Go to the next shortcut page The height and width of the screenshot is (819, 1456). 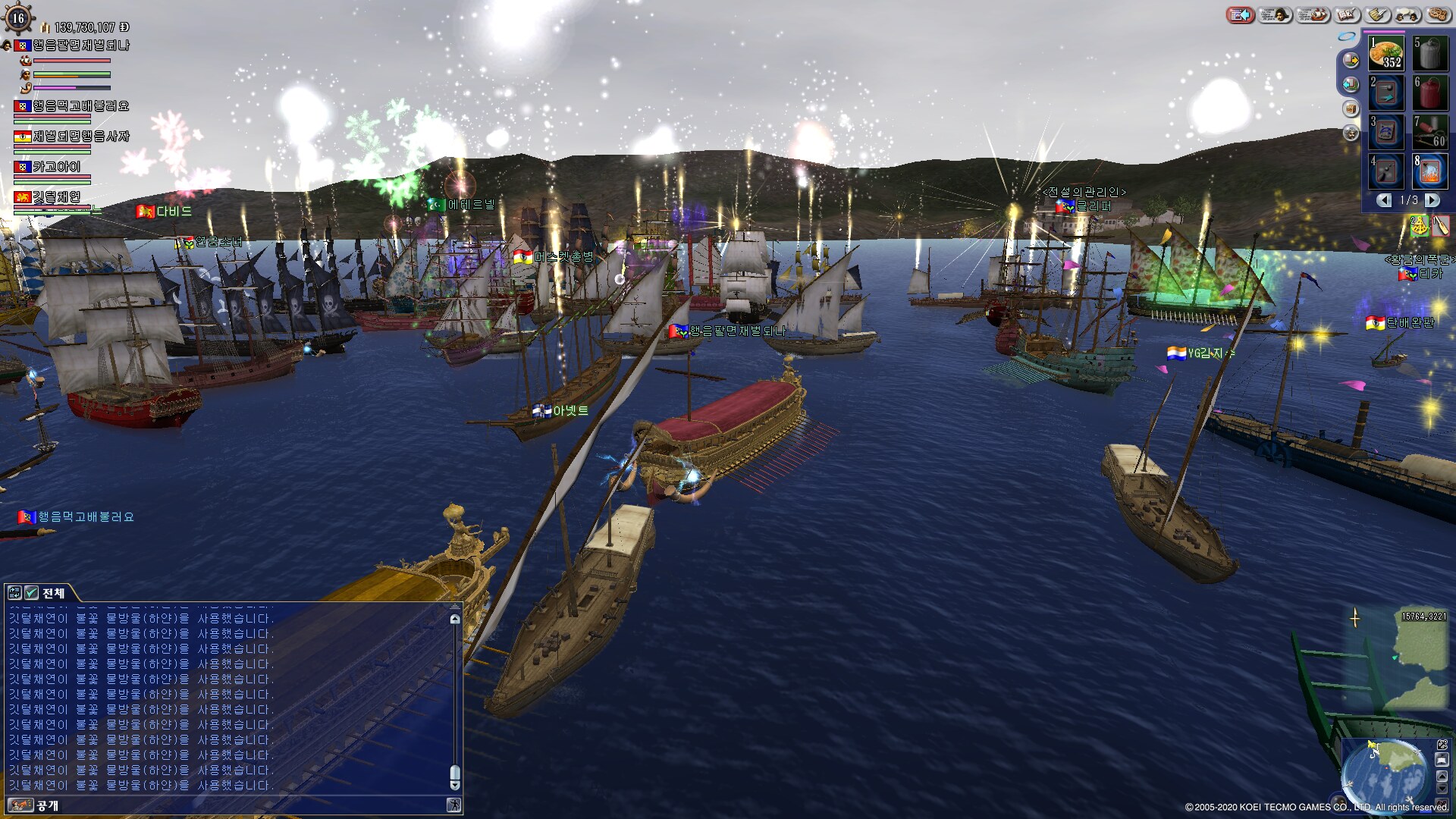click(1432, 200)
